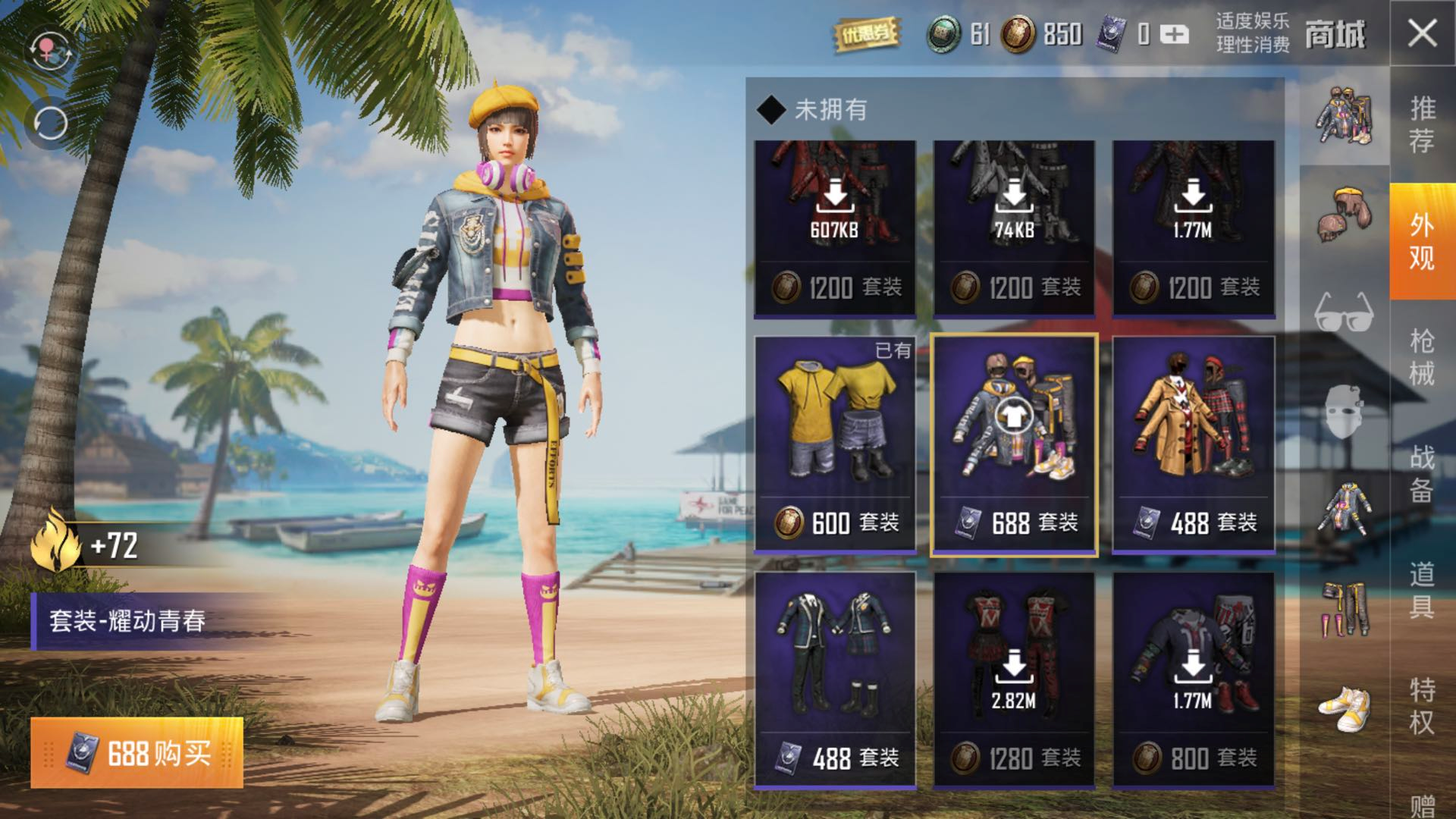Select the 800 set with 1.77M download
The height and width of the screenshot is (819, 1456).
1194,679
